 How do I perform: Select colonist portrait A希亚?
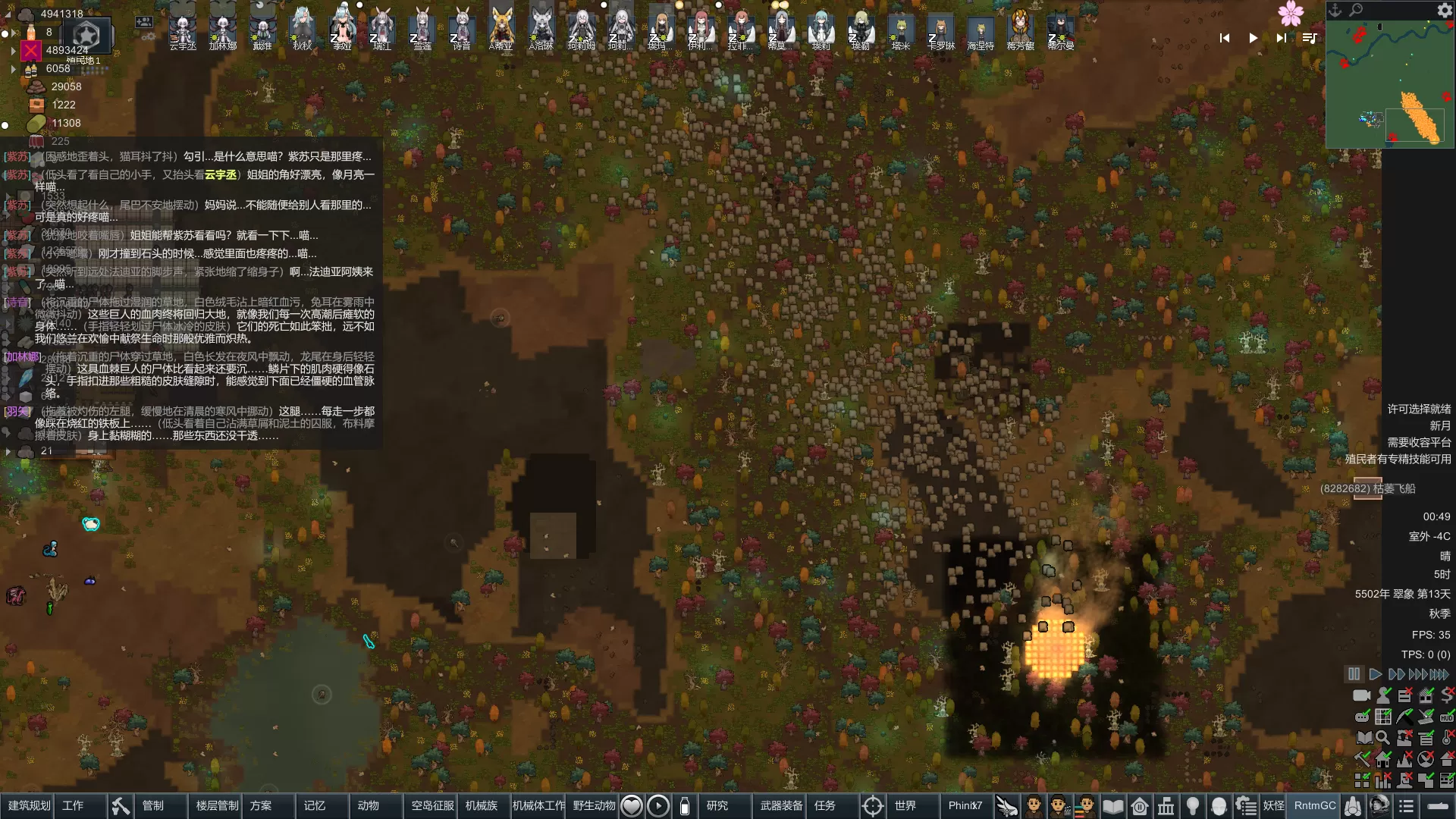pos(500,29)
